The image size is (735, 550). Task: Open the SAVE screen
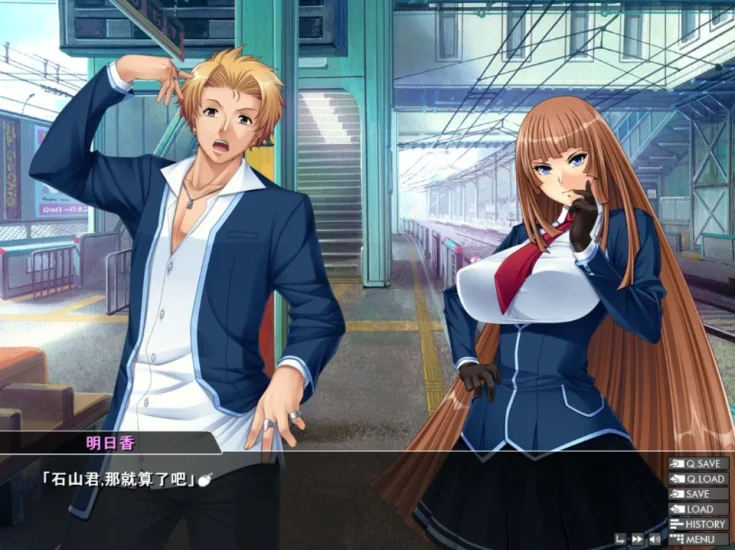coord(698,494)
